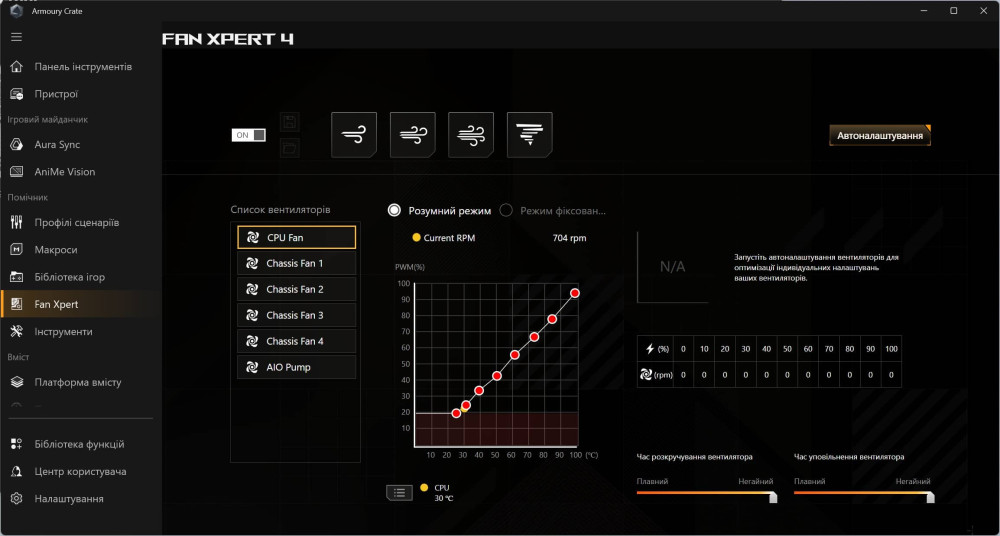Open Aura Sync
Image resolution: width=1000 pixels, height=536 pixels.
[x=57, y=145]
